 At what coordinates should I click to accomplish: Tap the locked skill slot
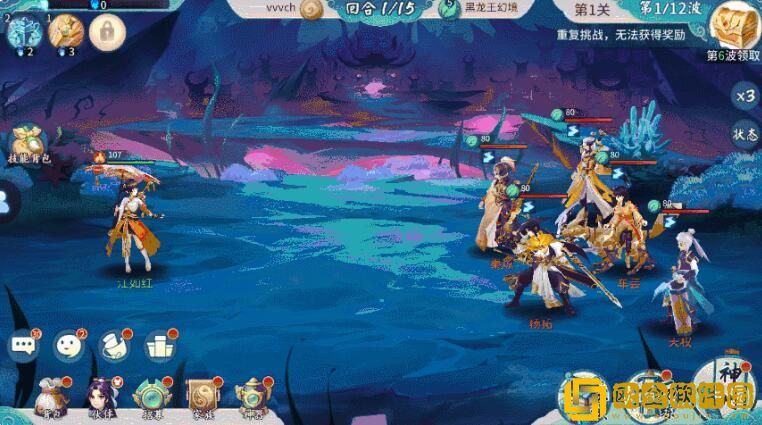pos(105,33)
